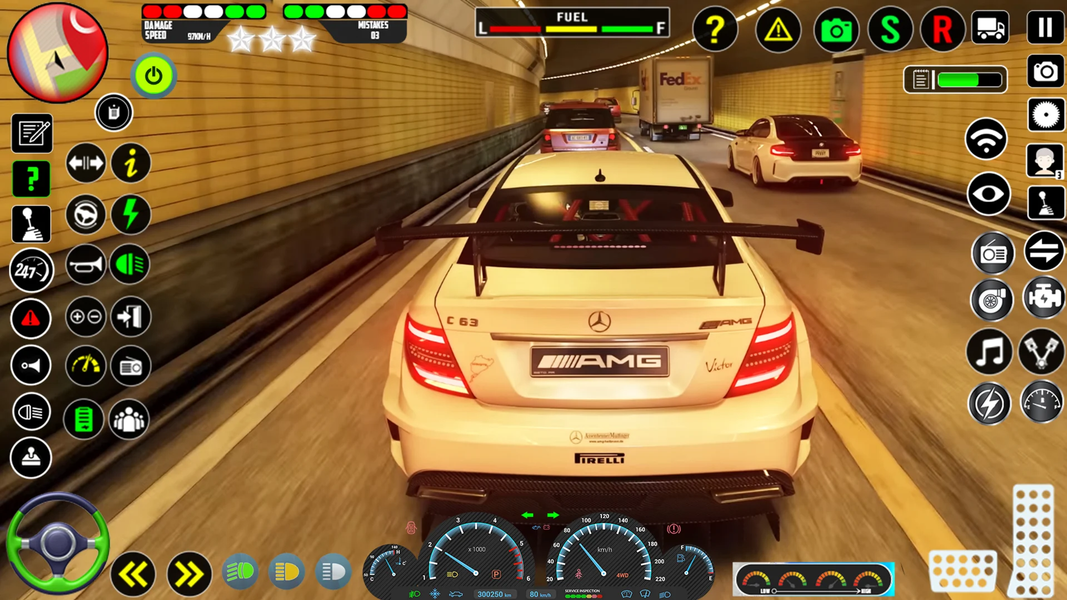Open the circular minimap

pos(57,52)
